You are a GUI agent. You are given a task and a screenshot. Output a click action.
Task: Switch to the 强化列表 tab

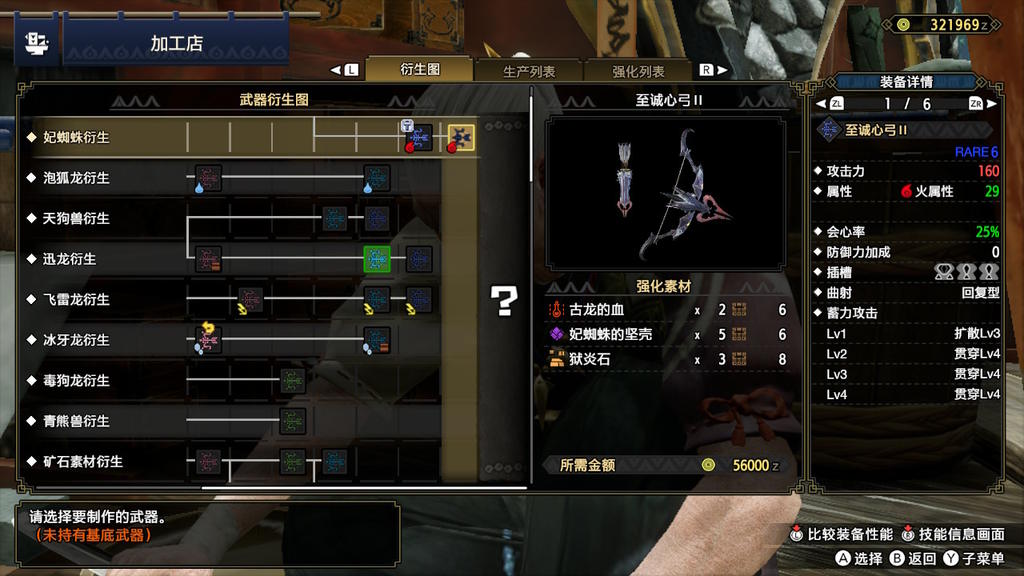click(638, 71)
